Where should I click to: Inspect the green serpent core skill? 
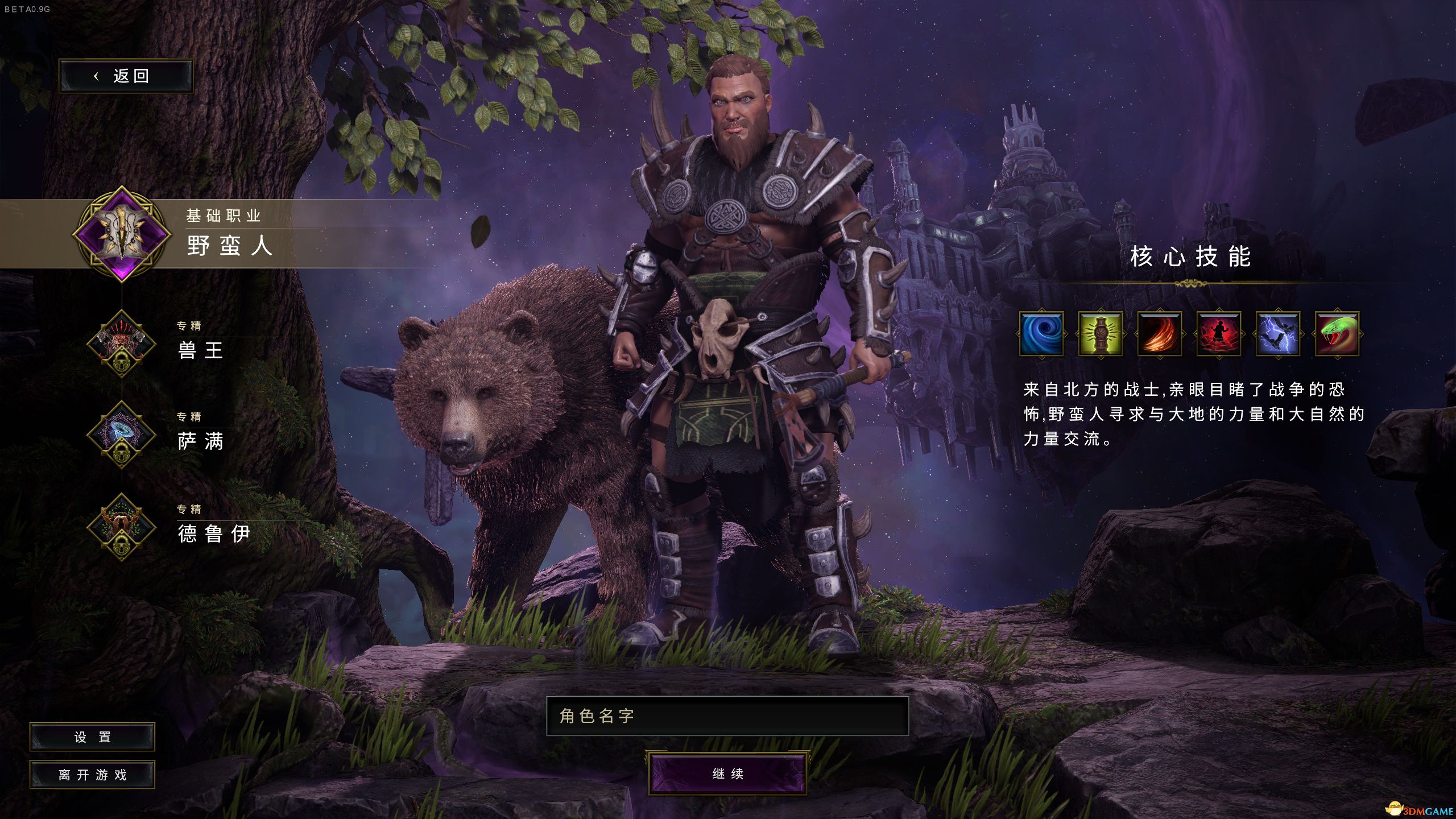click(1337, 334)
